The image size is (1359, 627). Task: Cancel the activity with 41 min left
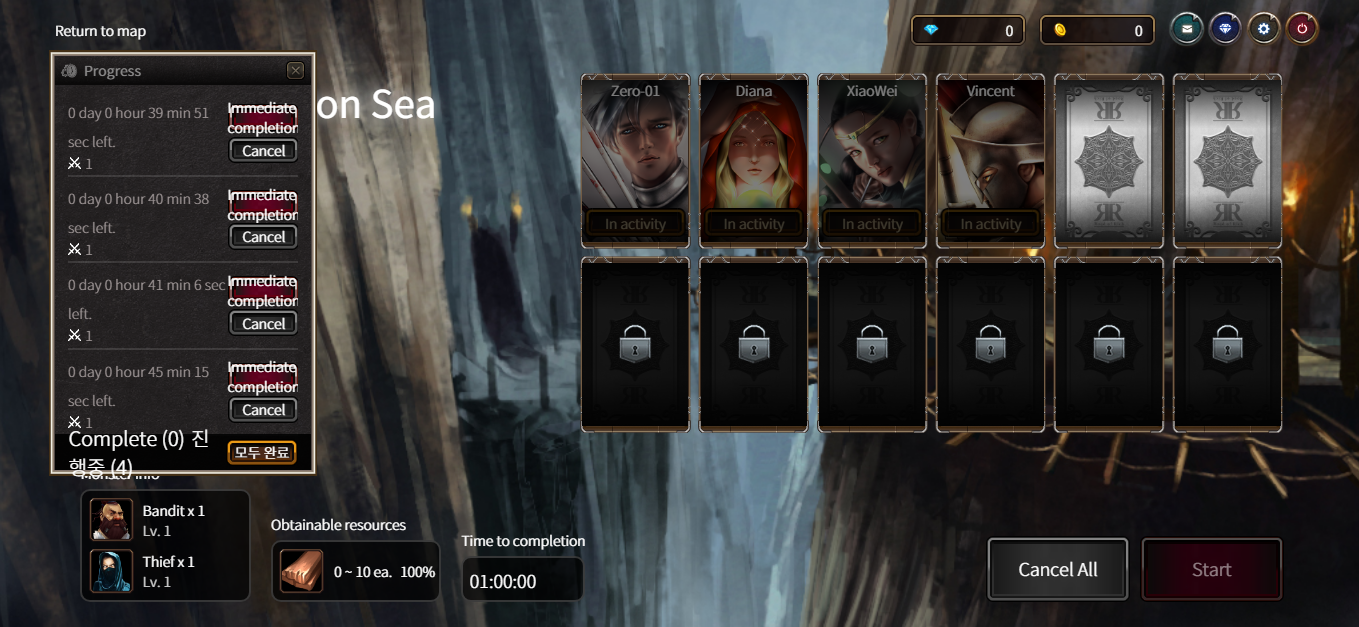(x=263, y=324)
